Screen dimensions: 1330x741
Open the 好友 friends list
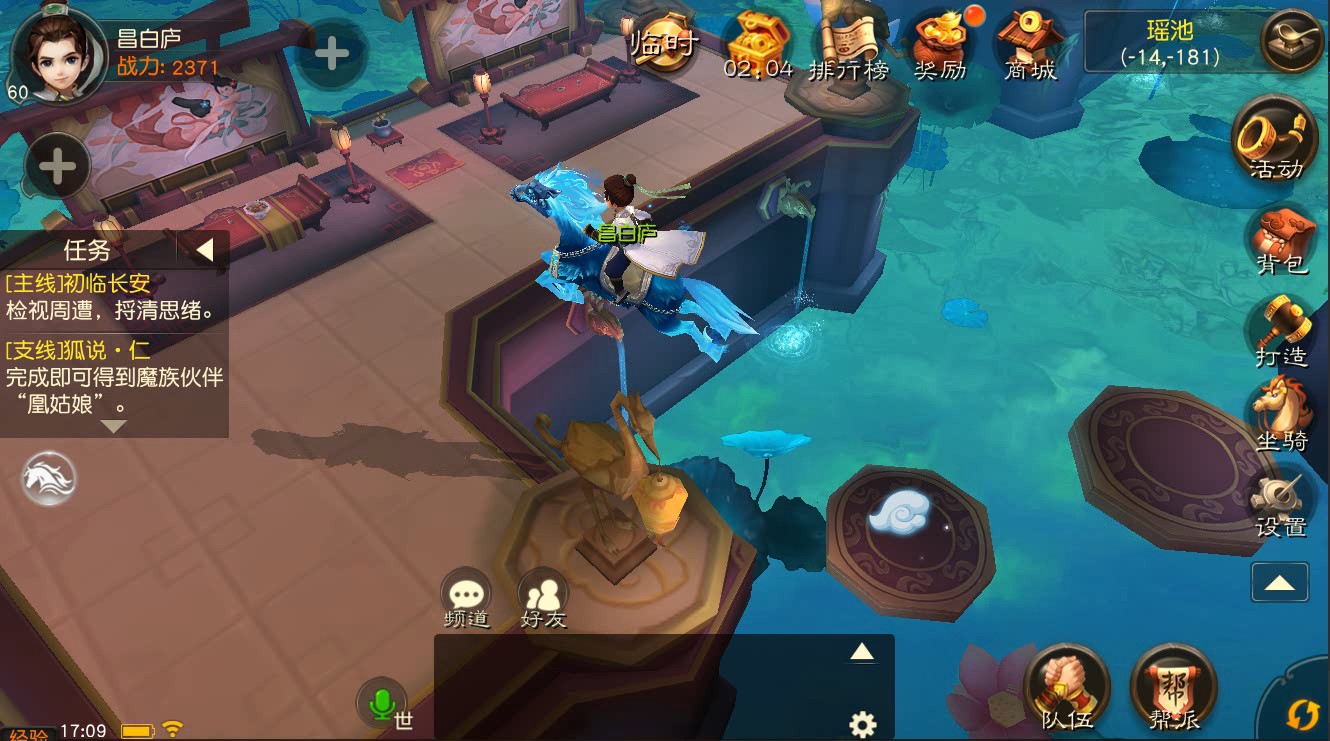[543, 597]
